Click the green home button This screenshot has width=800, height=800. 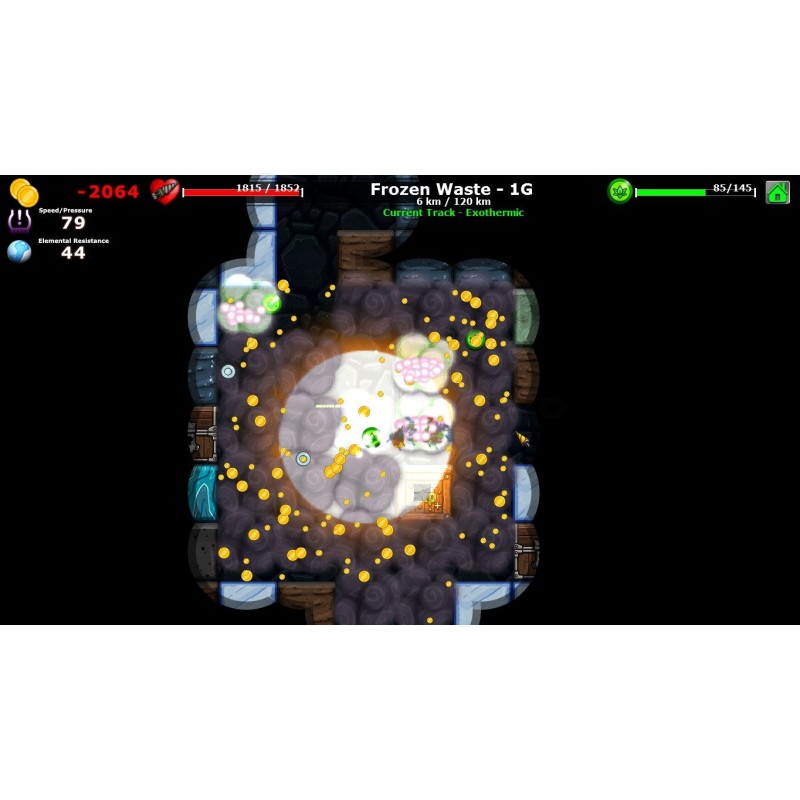click(x=777, y=192)
